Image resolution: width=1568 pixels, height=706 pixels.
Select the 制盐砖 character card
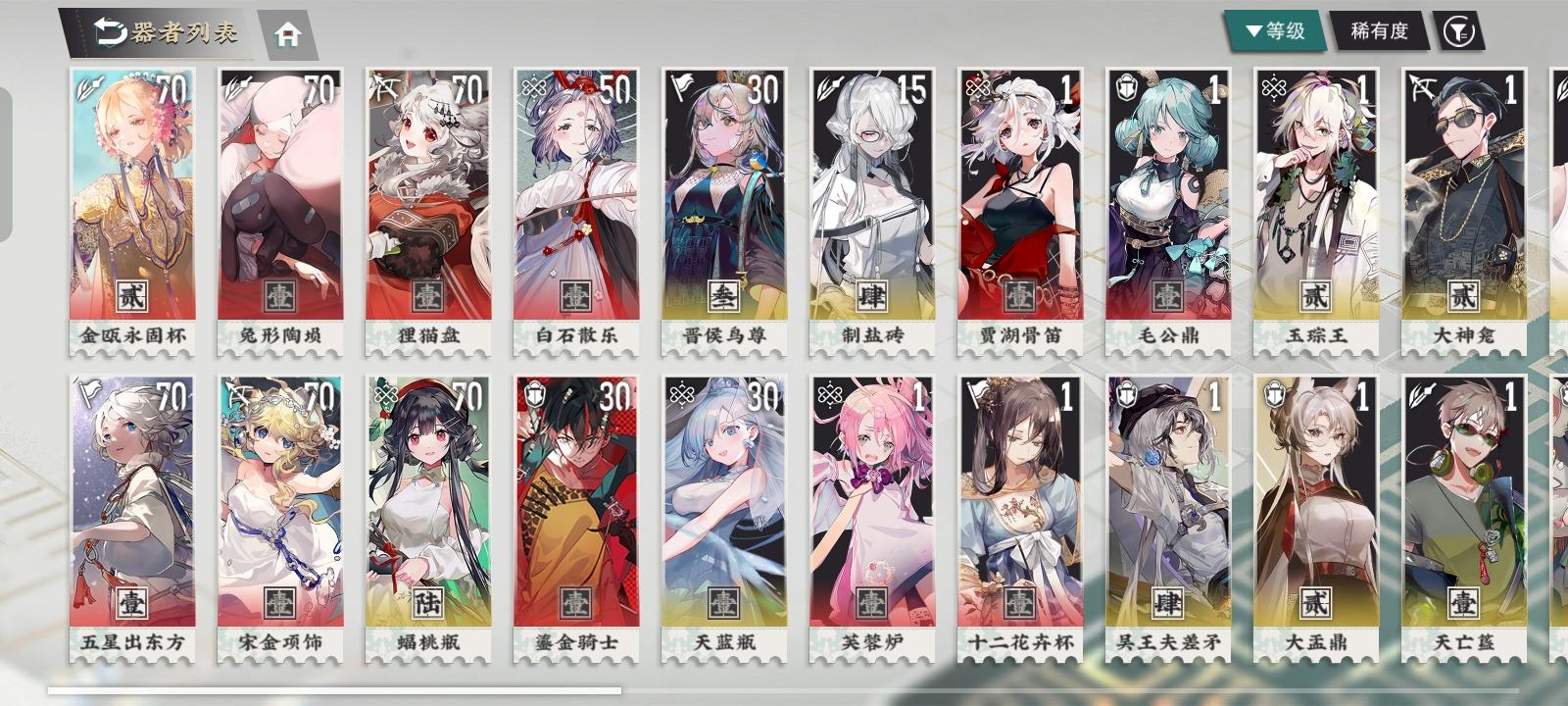(x=867, y=196)
